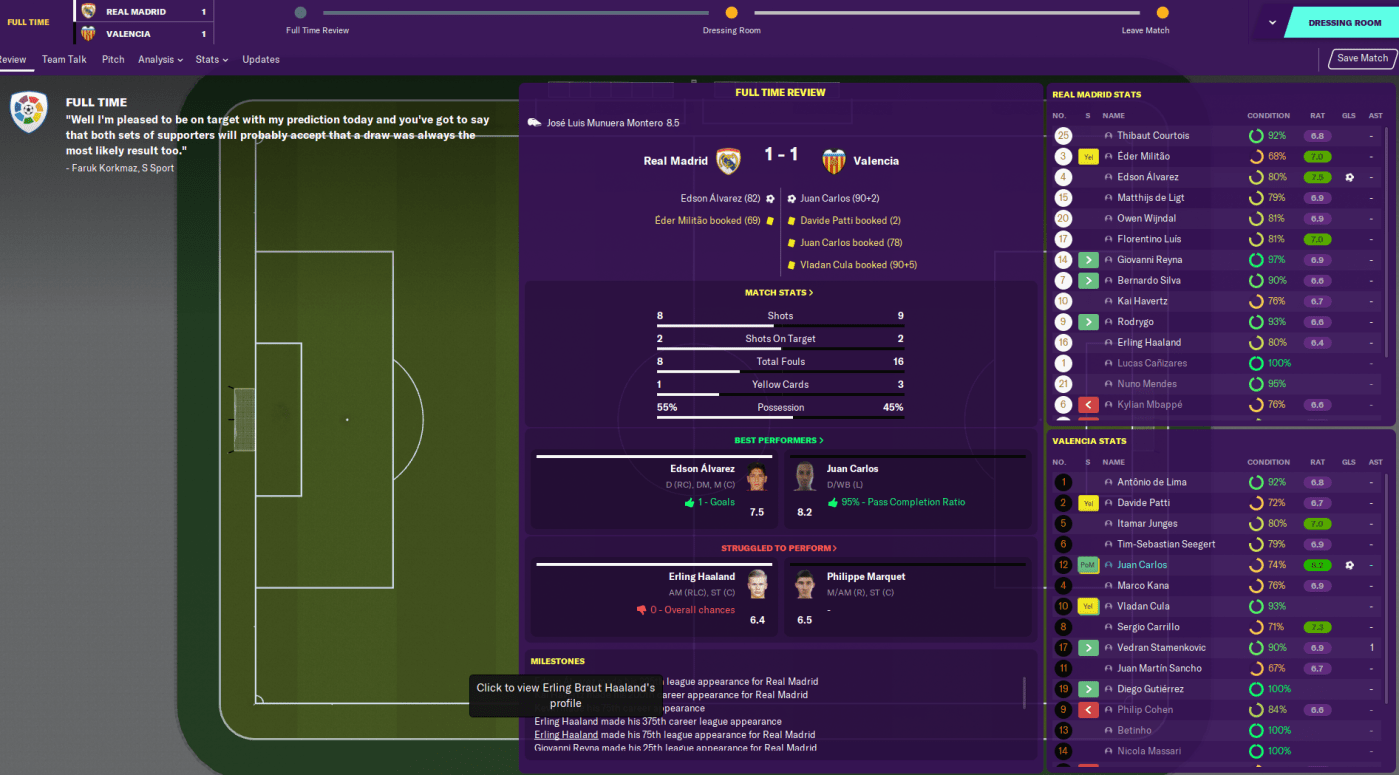Show the Updates tab
Viewport: 1399px width, 775px height.
[261, 60]
